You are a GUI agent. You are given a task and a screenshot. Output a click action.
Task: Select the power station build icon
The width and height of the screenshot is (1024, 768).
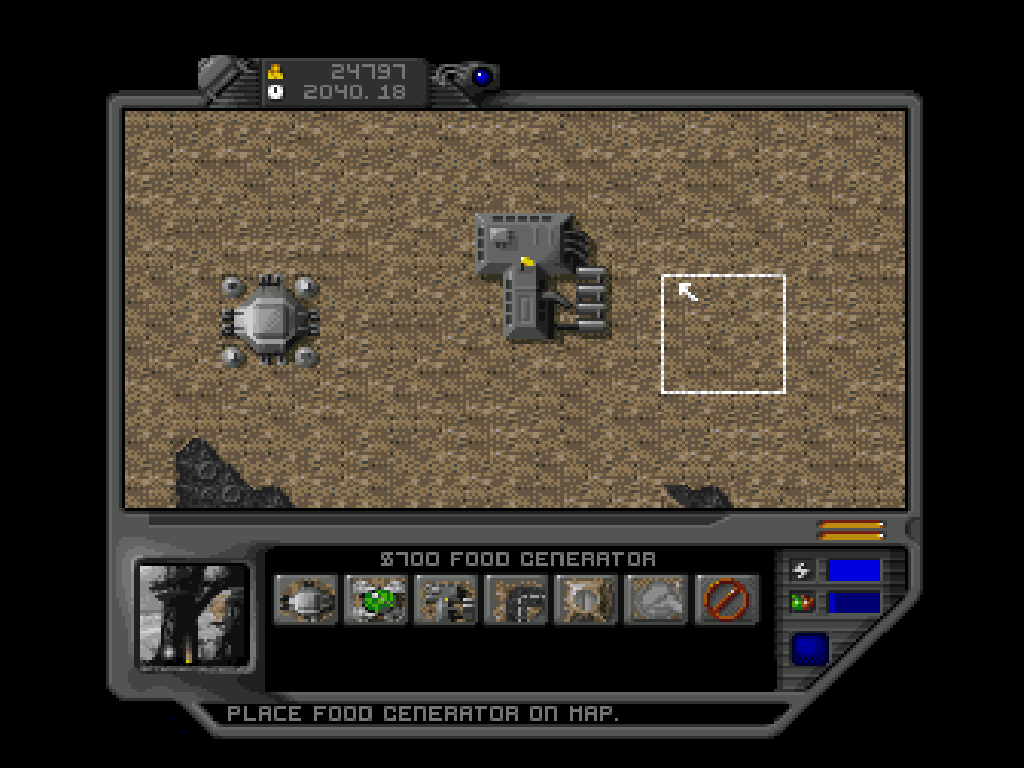pos(305,599)
